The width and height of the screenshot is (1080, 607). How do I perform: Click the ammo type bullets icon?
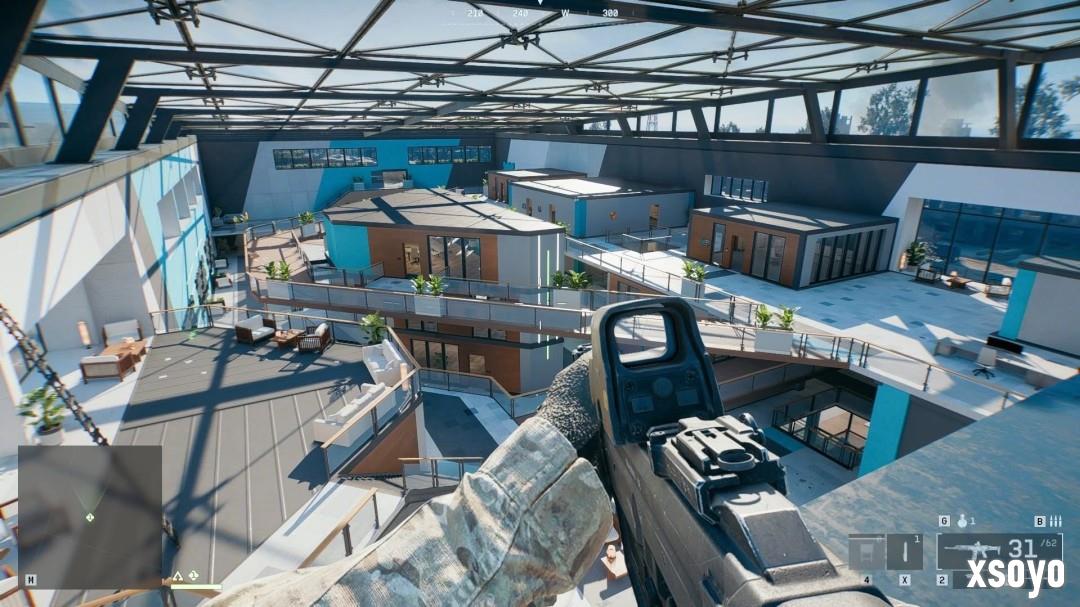pyautogui.click(x=1055, y=521)
